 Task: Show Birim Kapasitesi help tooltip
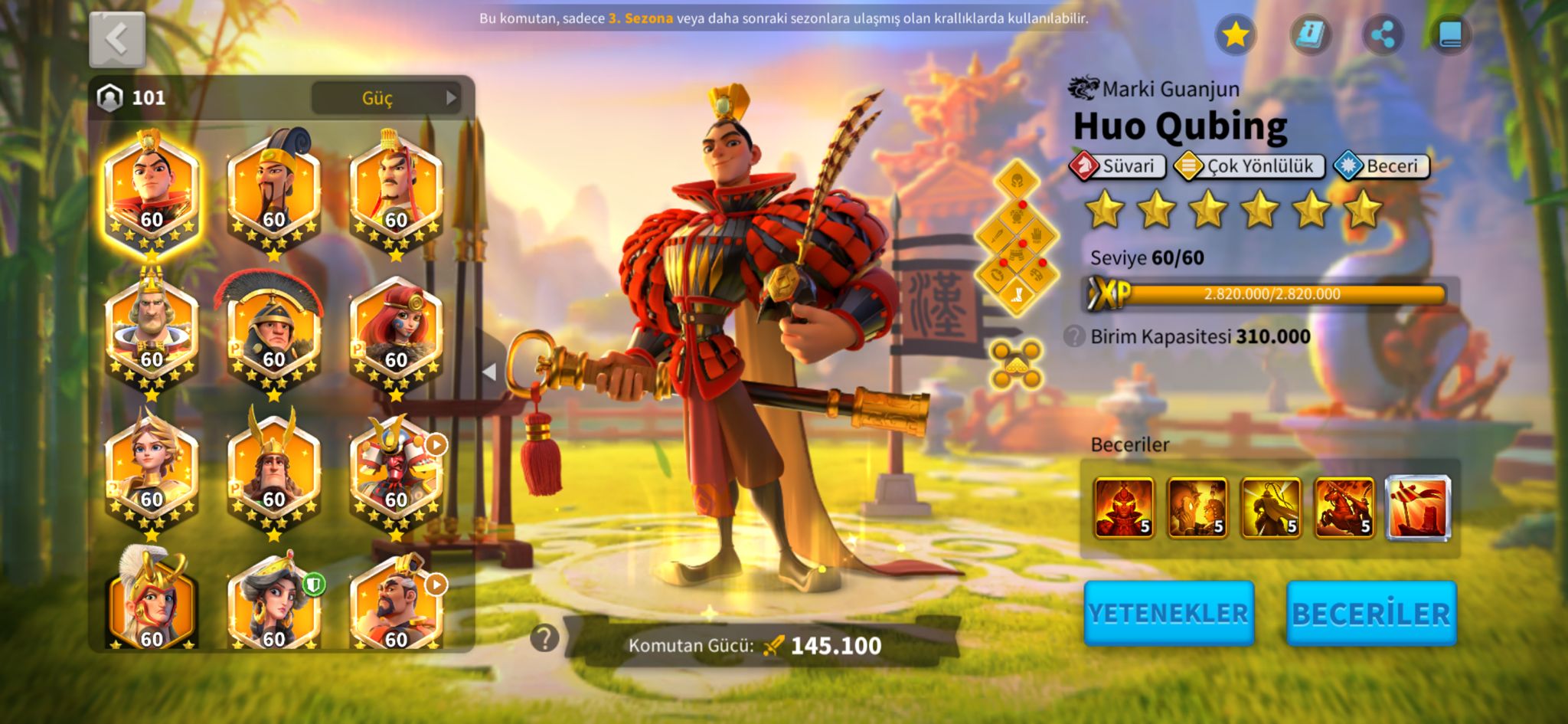tap(1074, 336)
